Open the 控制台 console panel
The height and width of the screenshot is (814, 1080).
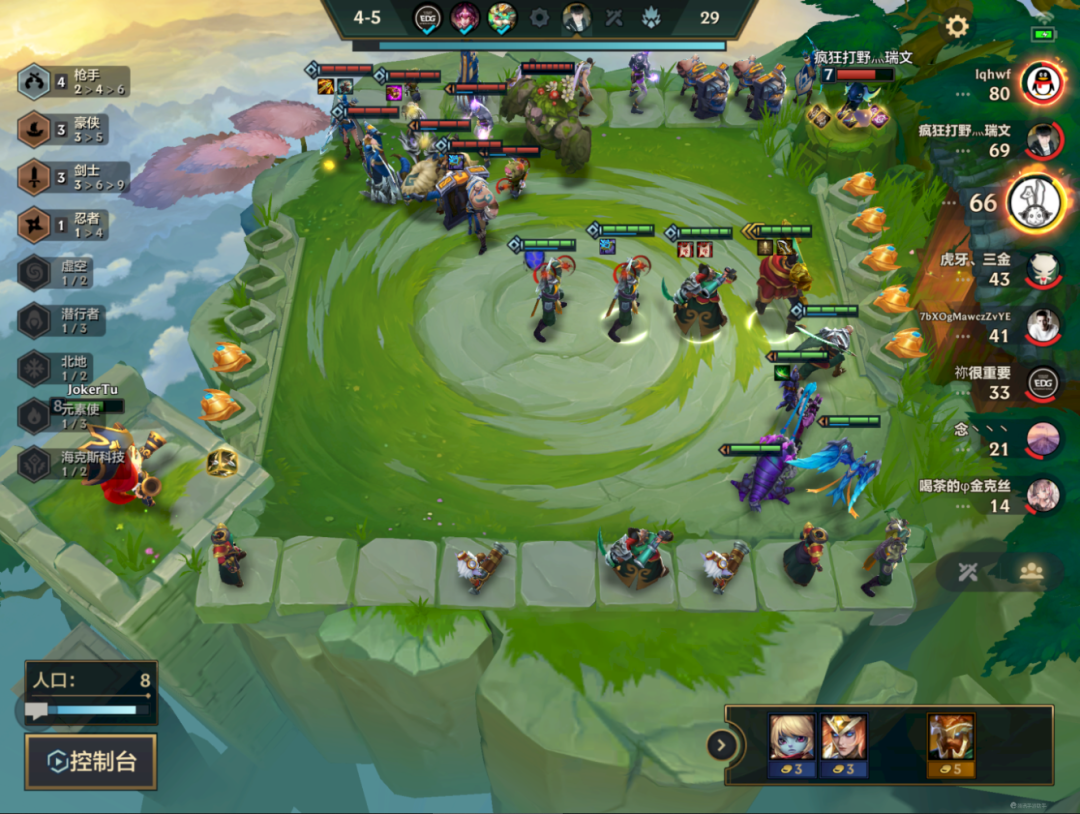coord(91,762)
